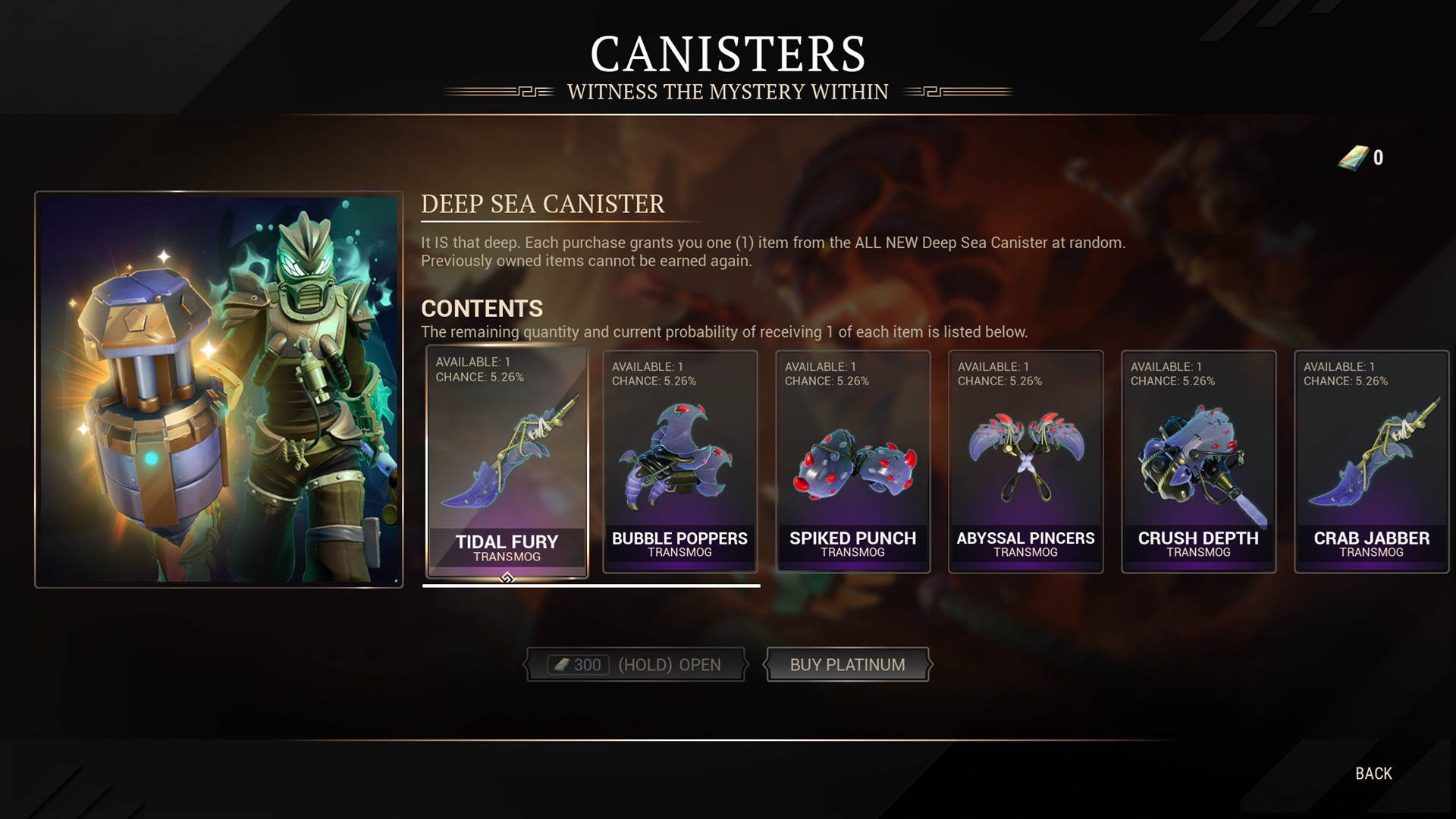This screenshot has width=1456, height=819.
Task: Open the Buy Platinum store
Action: tap(847, 665)
